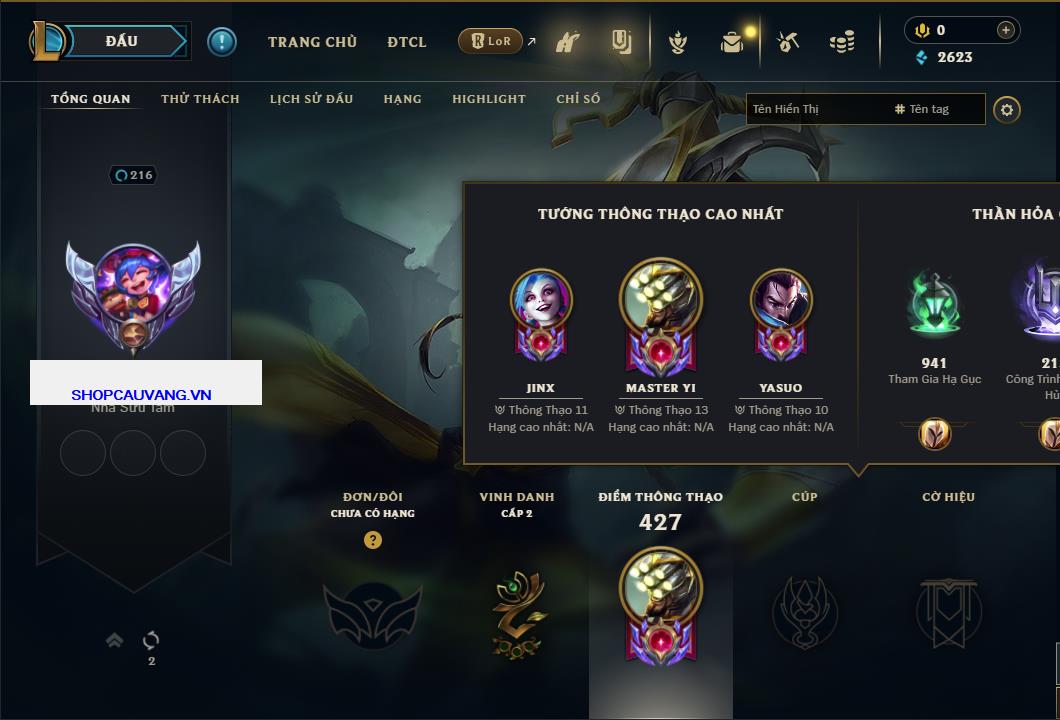Screen dimensions: 1060x720
Task: Go to ĐTCL game mode
Action: 407,42
